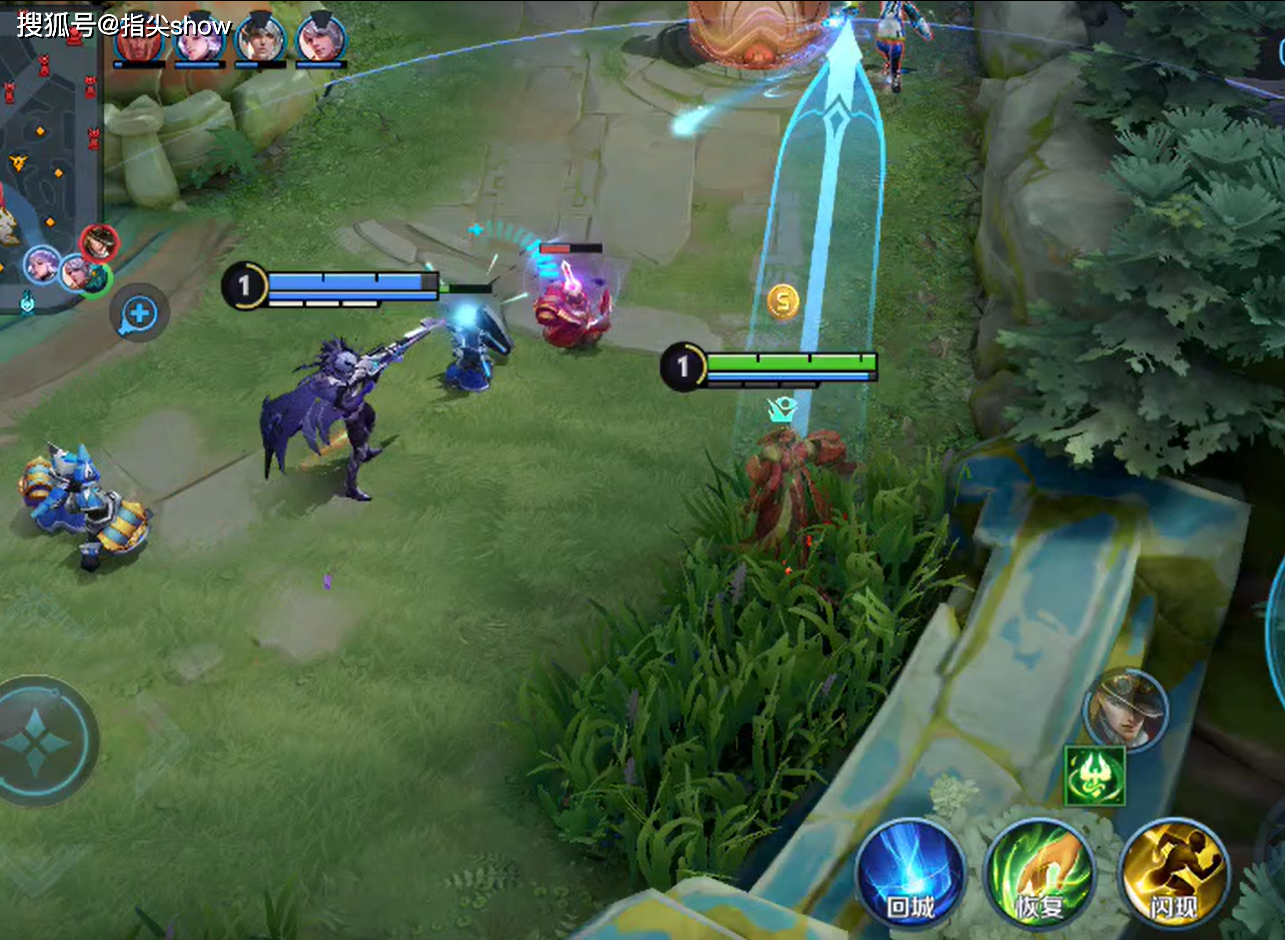Select the hero portrait with the goggled cap

[x=1126, y=710]
